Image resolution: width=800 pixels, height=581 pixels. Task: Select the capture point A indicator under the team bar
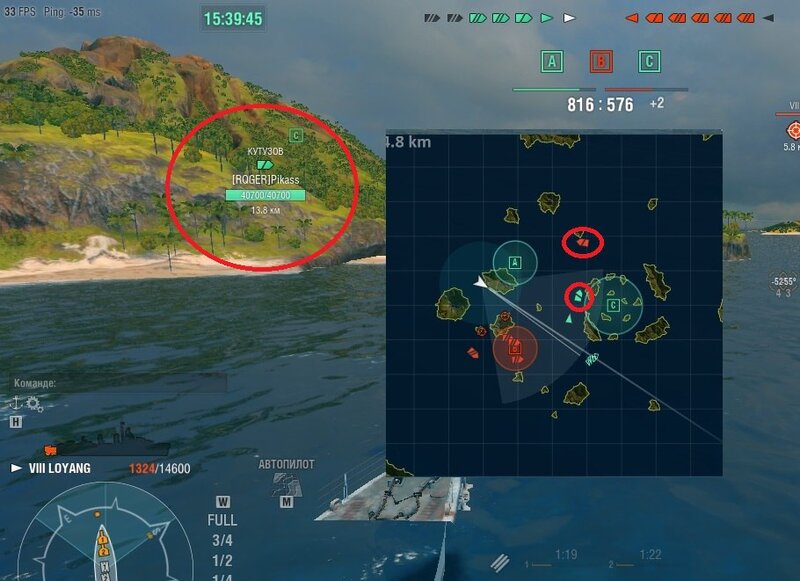(551, 62)
